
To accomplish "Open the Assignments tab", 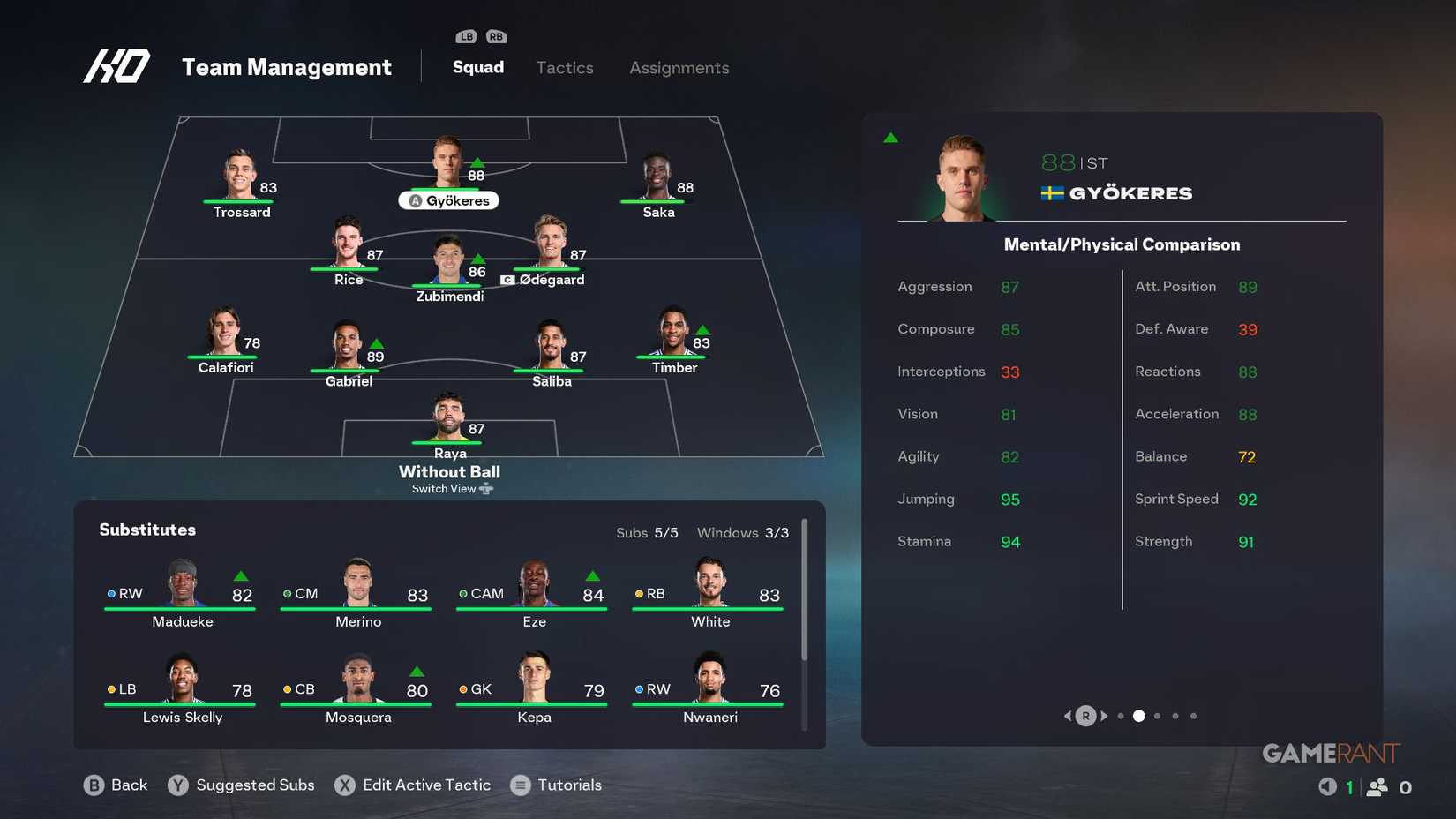I will pos(679,67).
